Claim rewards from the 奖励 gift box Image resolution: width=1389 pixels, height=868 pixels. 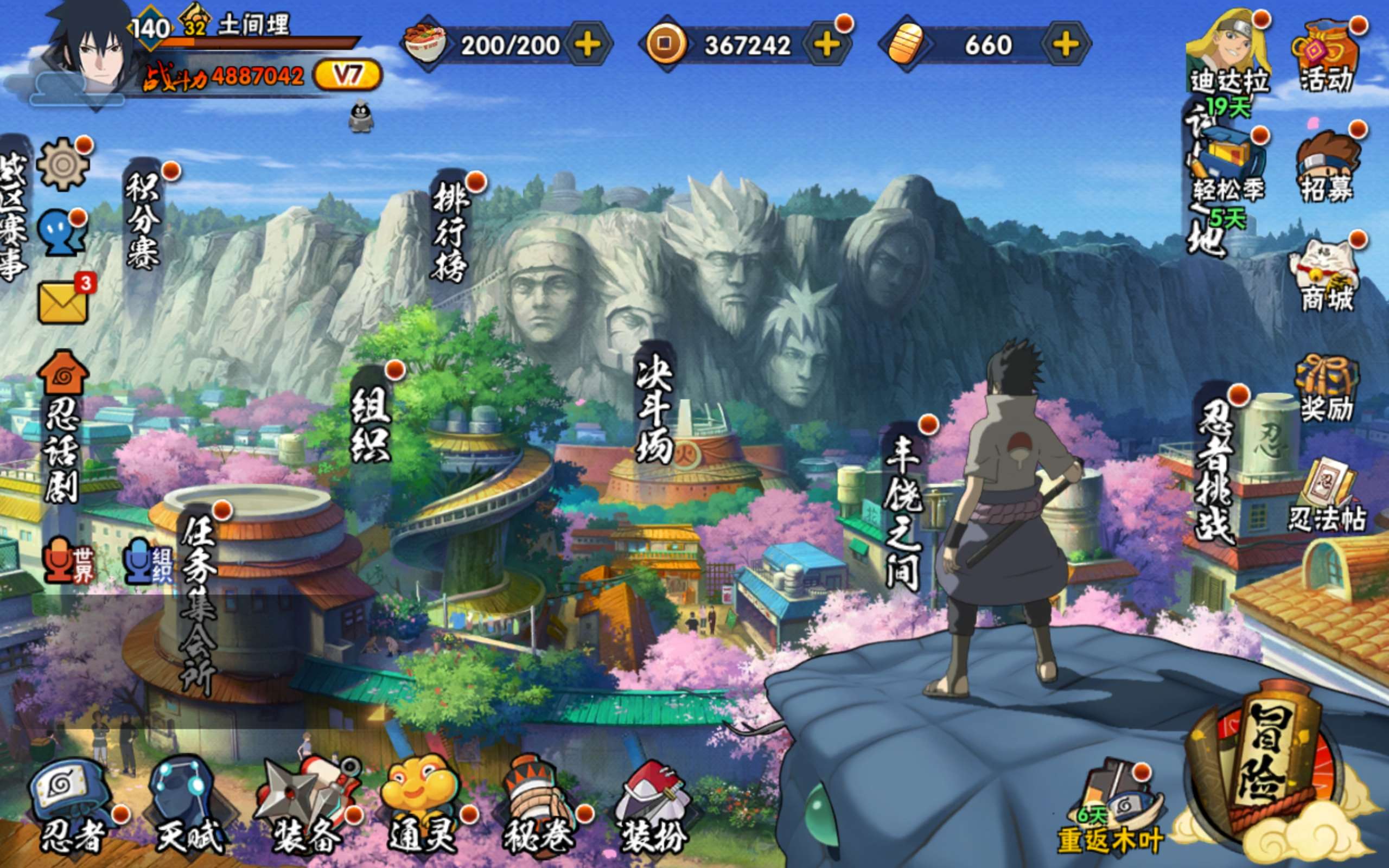[x=1326, y=387]
